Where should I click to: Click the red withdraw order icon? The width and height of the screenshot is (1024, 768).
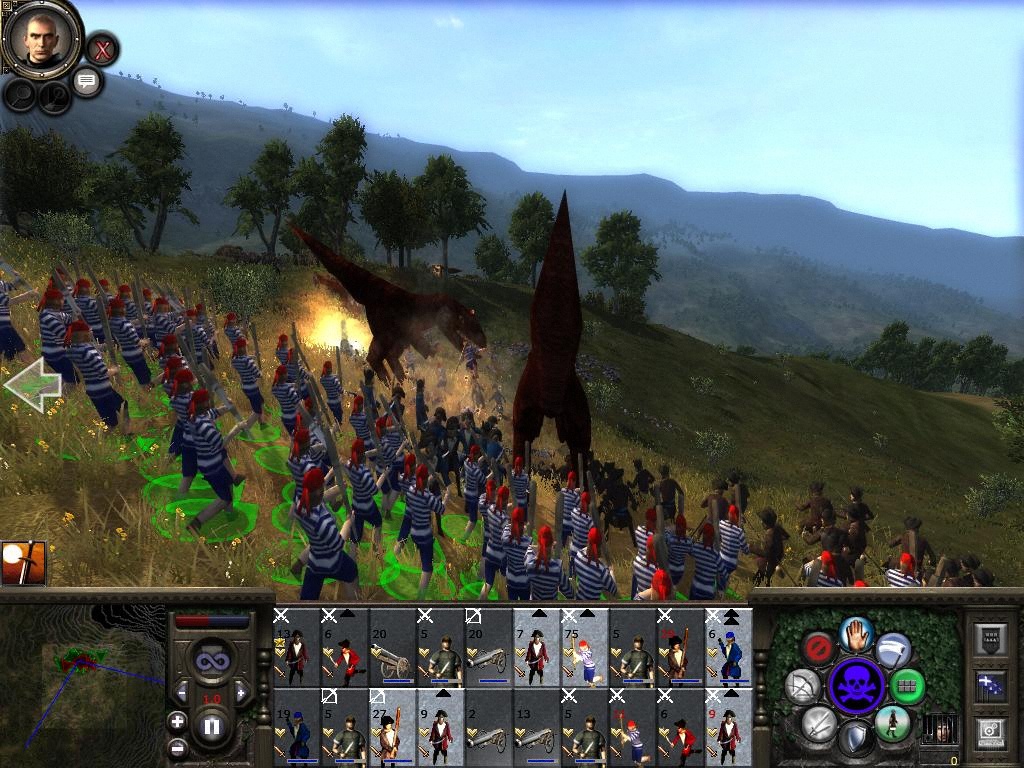[x=821, y=649]
